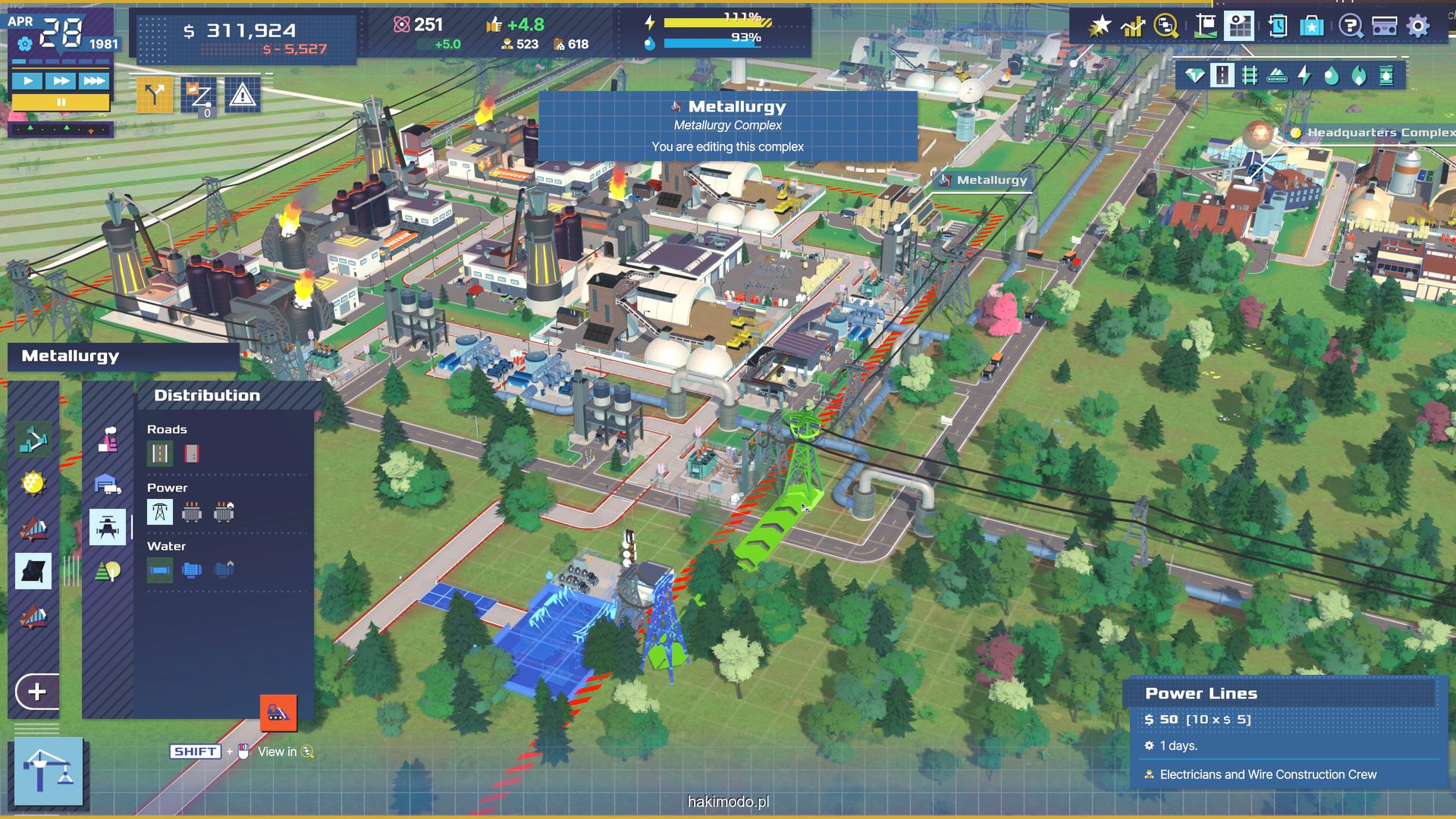
Task: Select the power line pylon tool
Action: click(x=160, y=512)
